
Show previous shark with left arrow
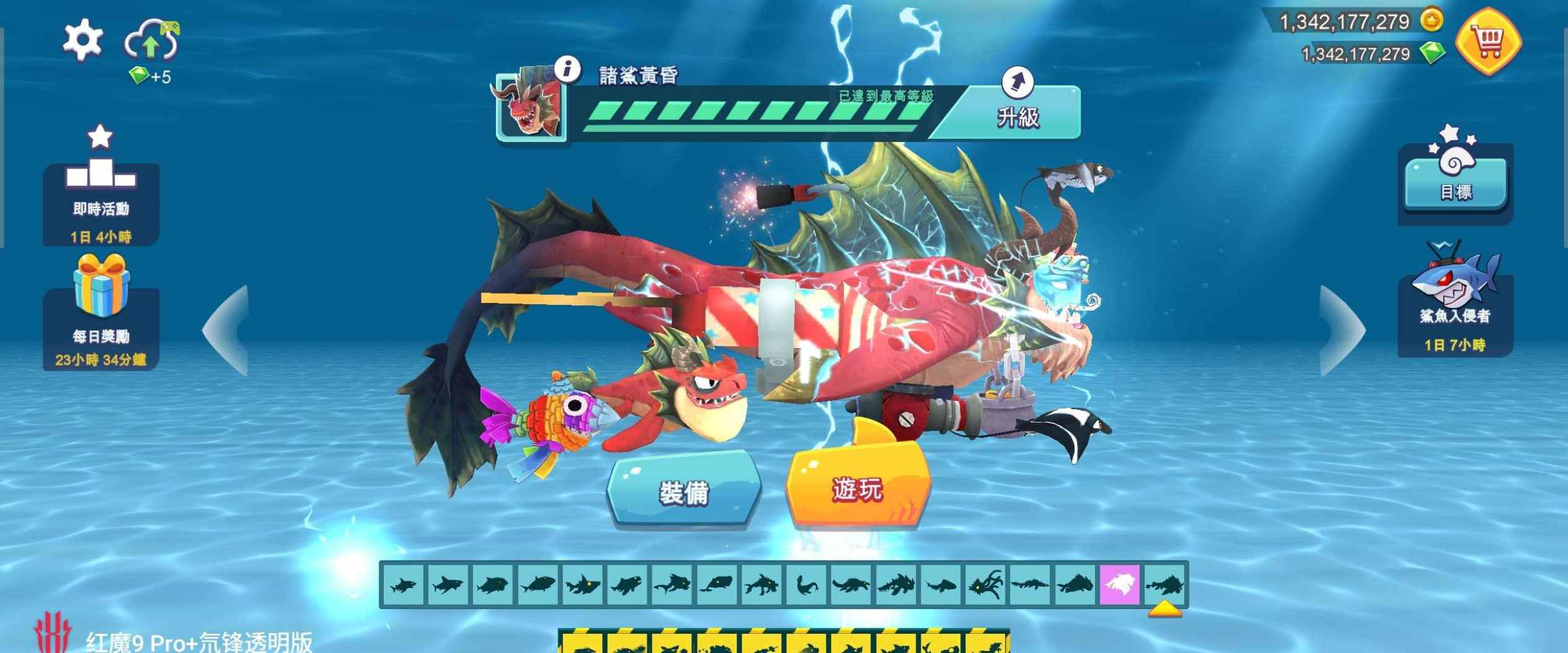click(227, 330)
